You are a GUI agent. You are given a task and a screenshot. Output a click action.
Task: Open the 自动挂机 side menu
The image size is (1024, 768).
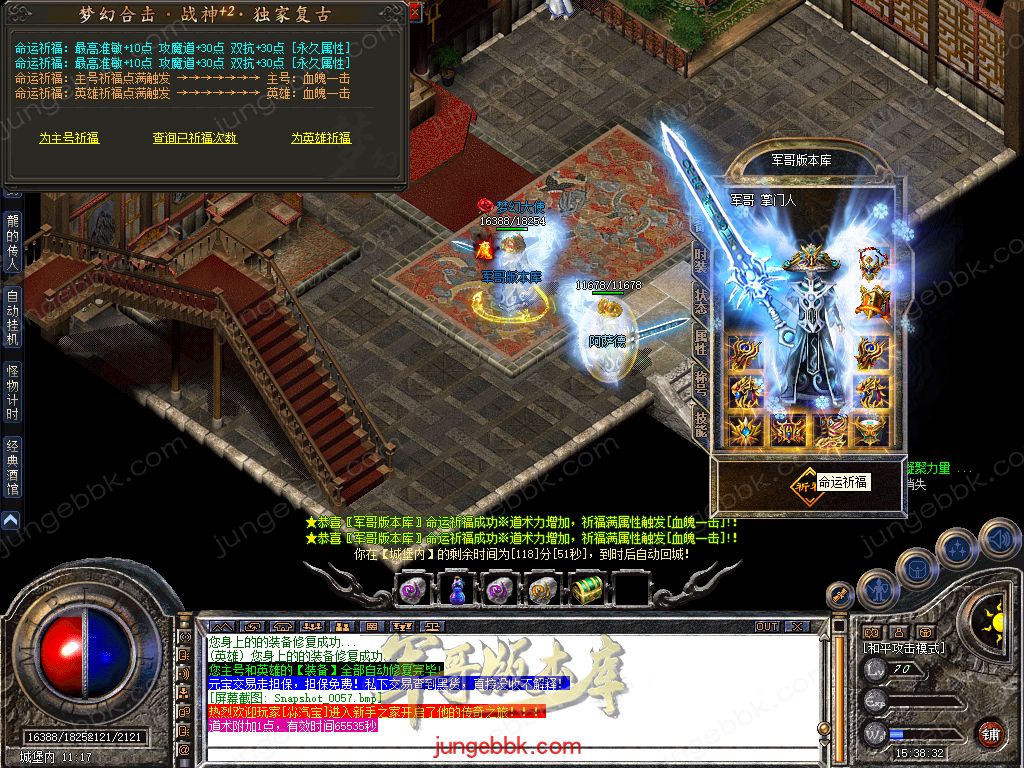click(x=12, y=317)
